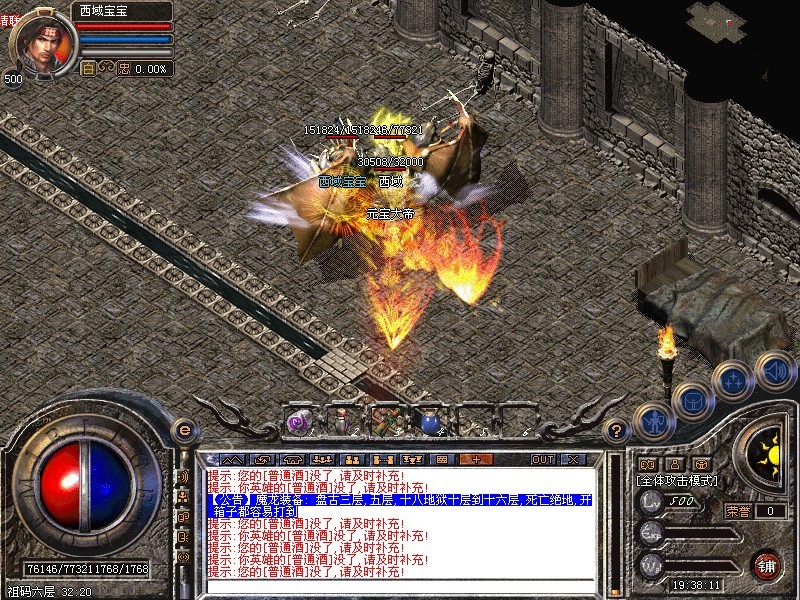Use the purple swirl scroll in belt slot 1
The height and width of the screenshot is (600, 800).
pyautogui.click(x=297, y=423)
